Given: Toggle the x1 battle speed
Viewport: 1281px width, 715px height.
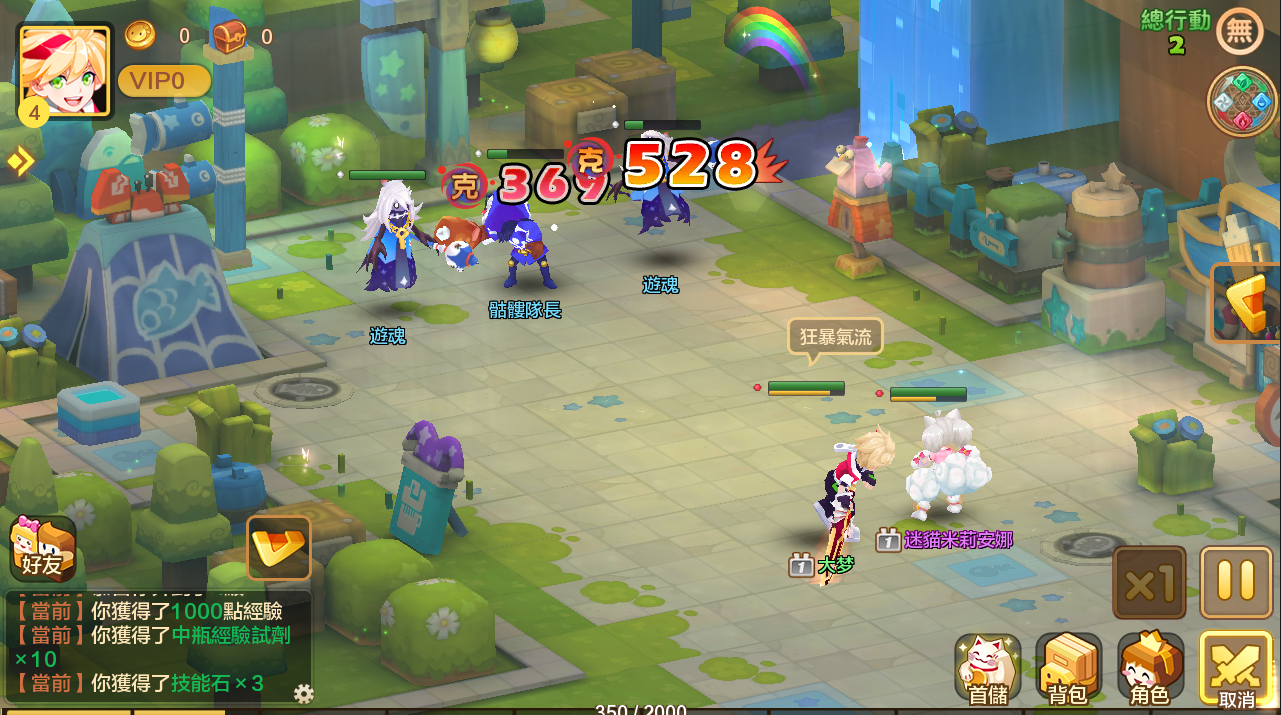Looking at the screenshot, I should coord(1149,582).
